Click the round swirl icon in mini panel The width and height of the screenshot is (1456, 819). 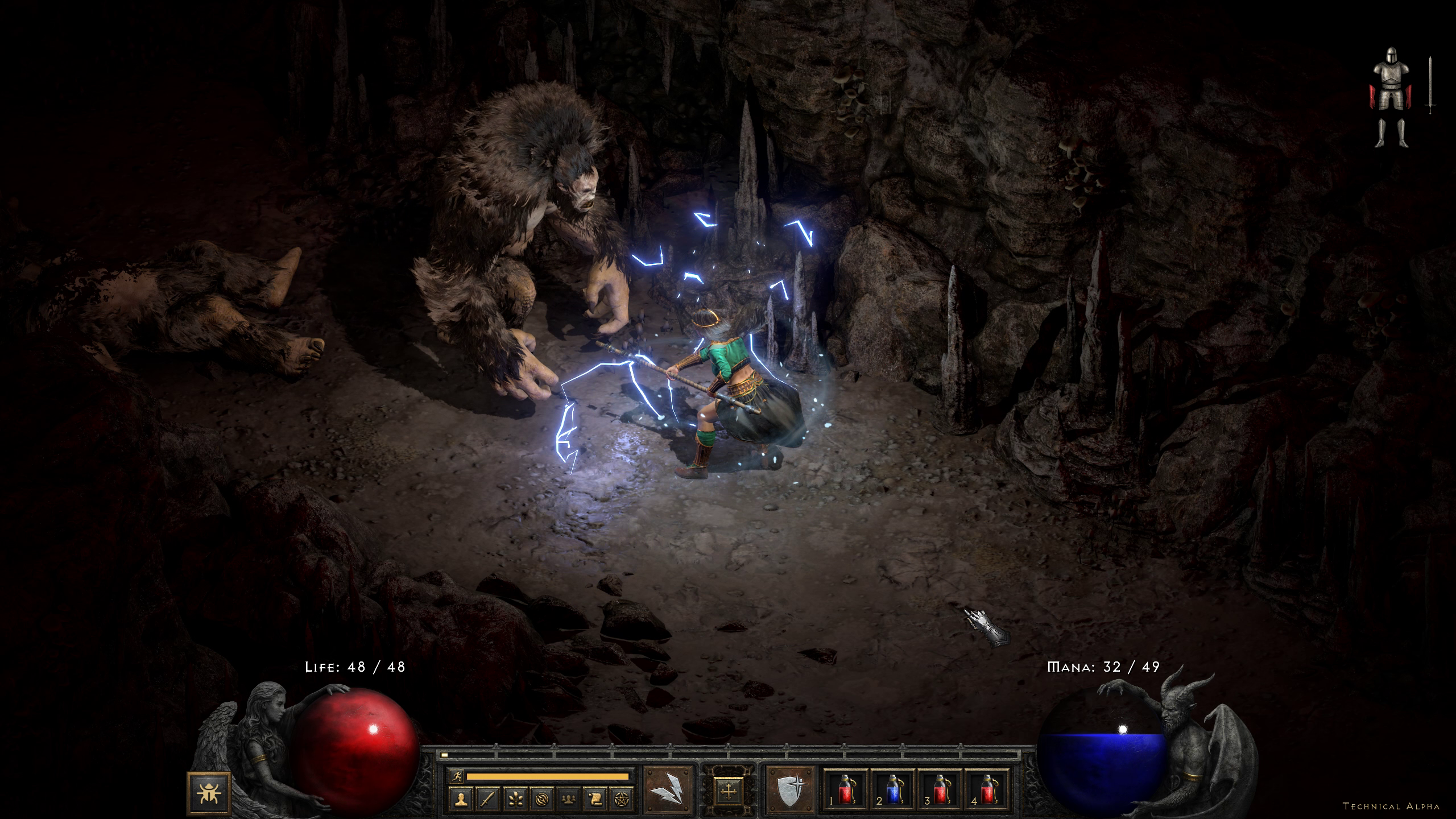pos(541,800)
